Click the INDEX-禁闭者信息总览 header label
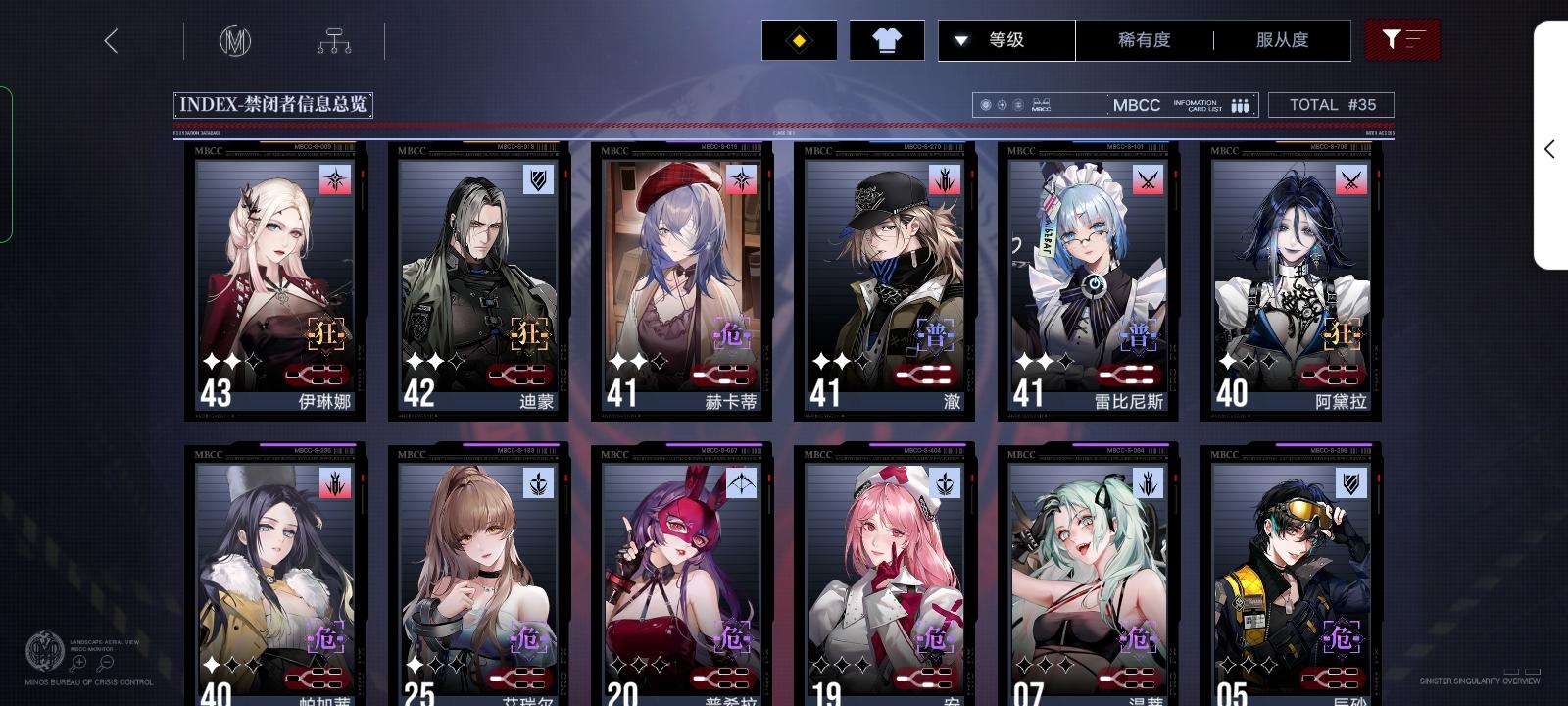The image size is (1568, 706). 271,104
